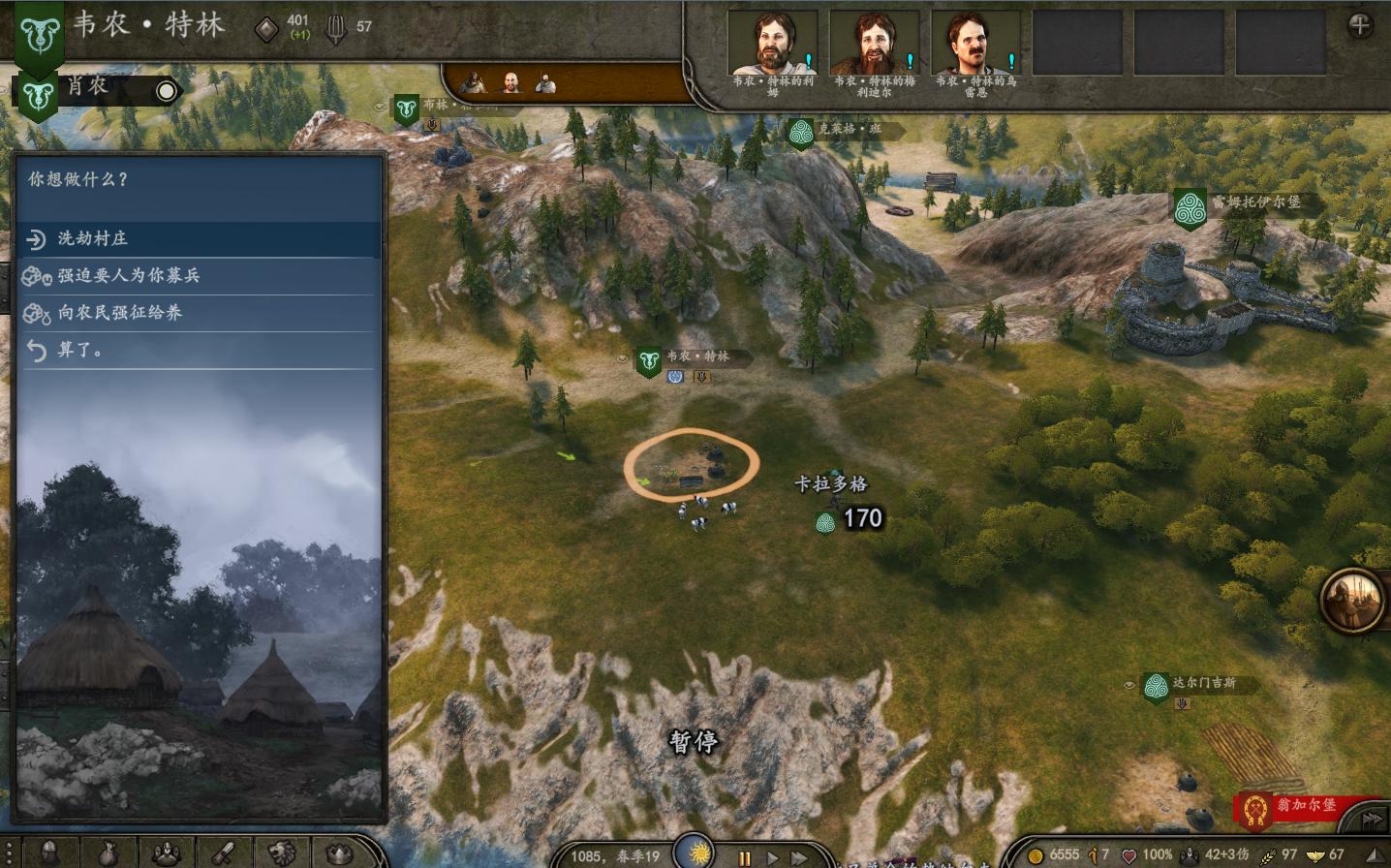
Task: Click the 韦农·特林的利姆 notable portrait
Action: tap(772, 44)
